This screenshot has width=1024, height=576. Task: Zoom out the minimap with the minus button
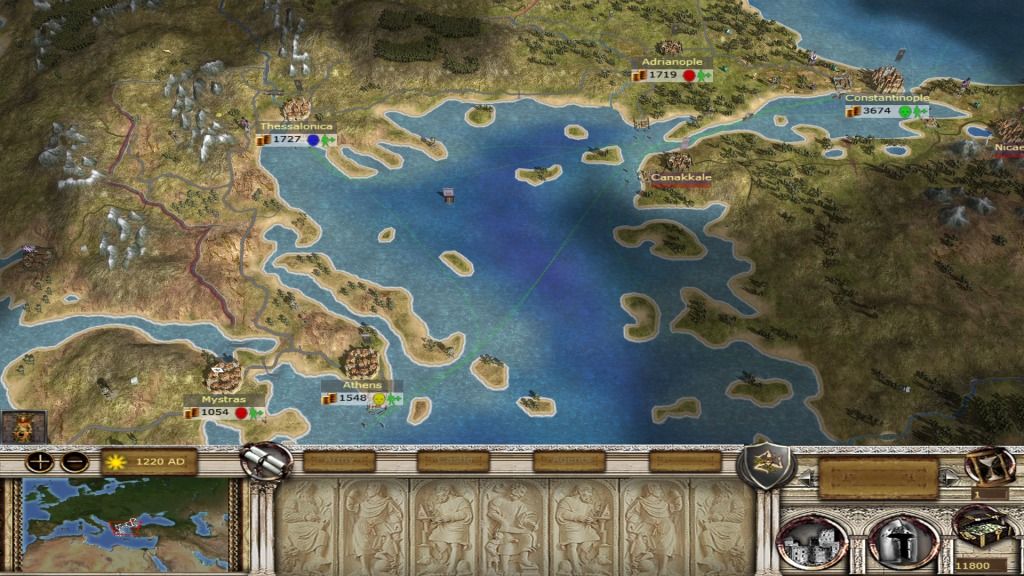point(72,462)
